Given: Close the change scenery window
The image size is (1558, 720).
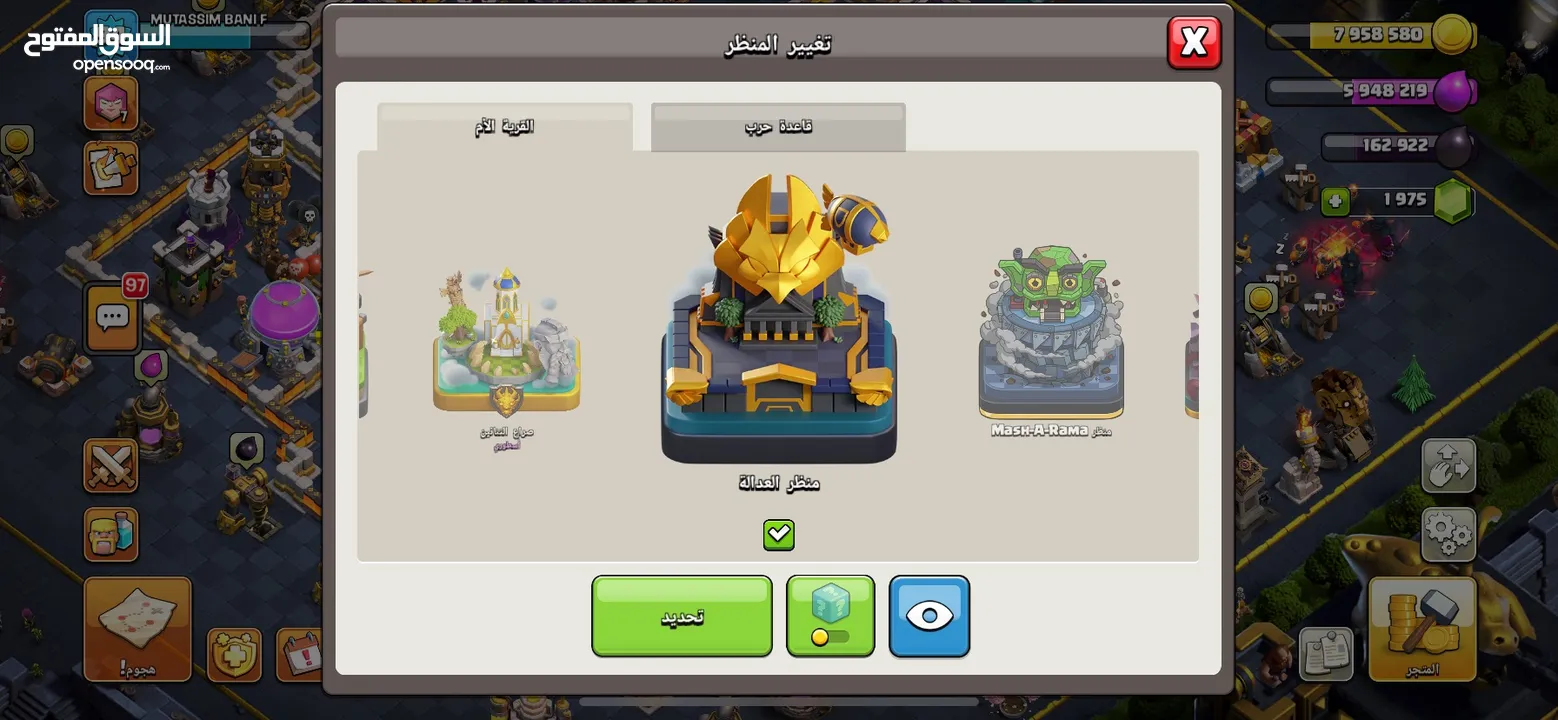Looking at the screenshot, I should tap(1194, 42).
